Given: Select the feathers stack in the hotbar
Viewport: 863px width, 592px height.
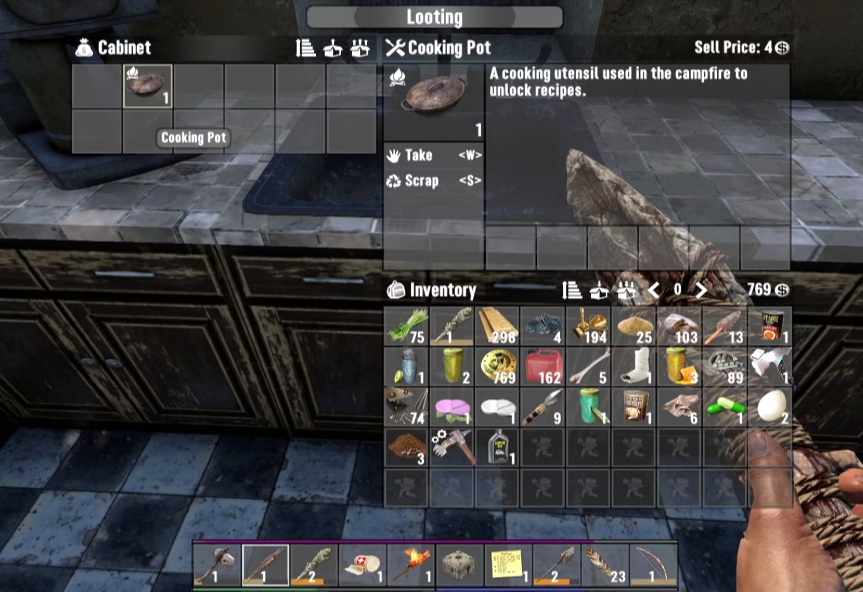Looking at the screenshot, I should coord(605,565).
